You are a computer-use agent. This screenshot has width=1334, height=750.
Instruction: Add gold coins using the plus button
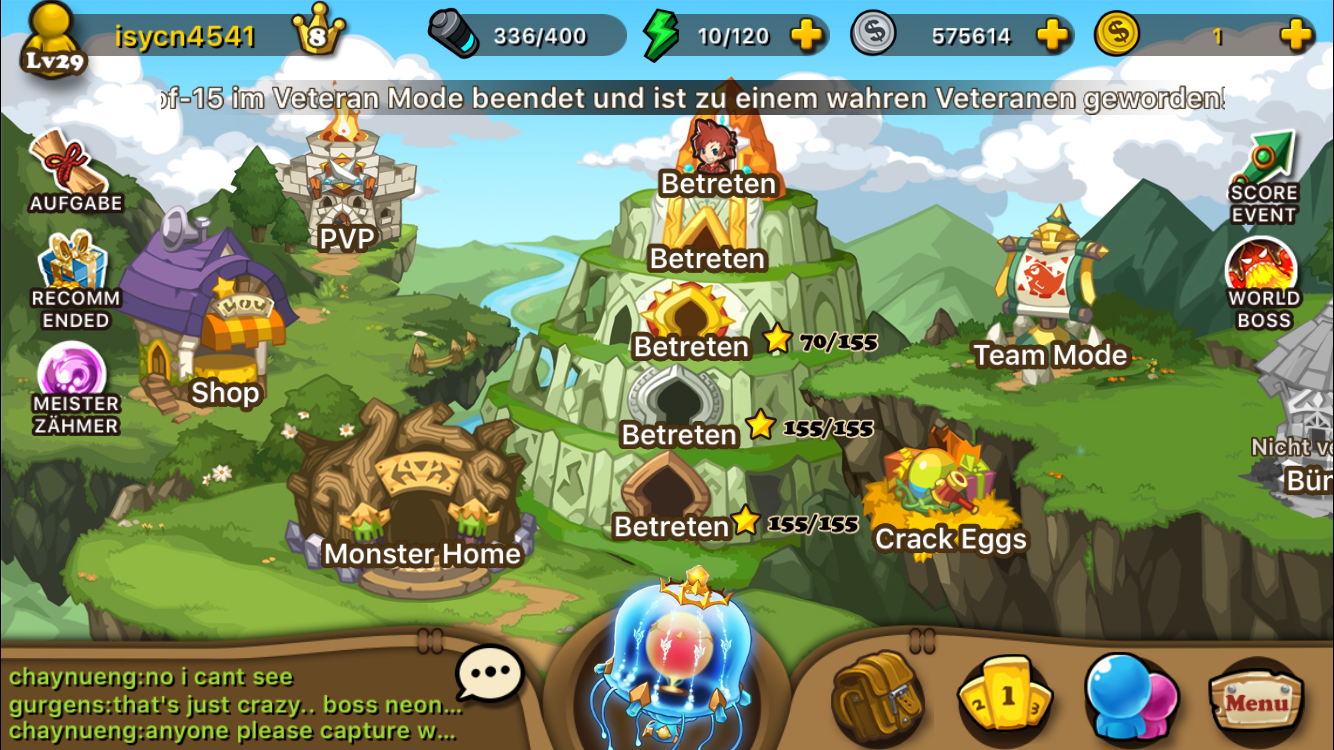[1296, 37]
